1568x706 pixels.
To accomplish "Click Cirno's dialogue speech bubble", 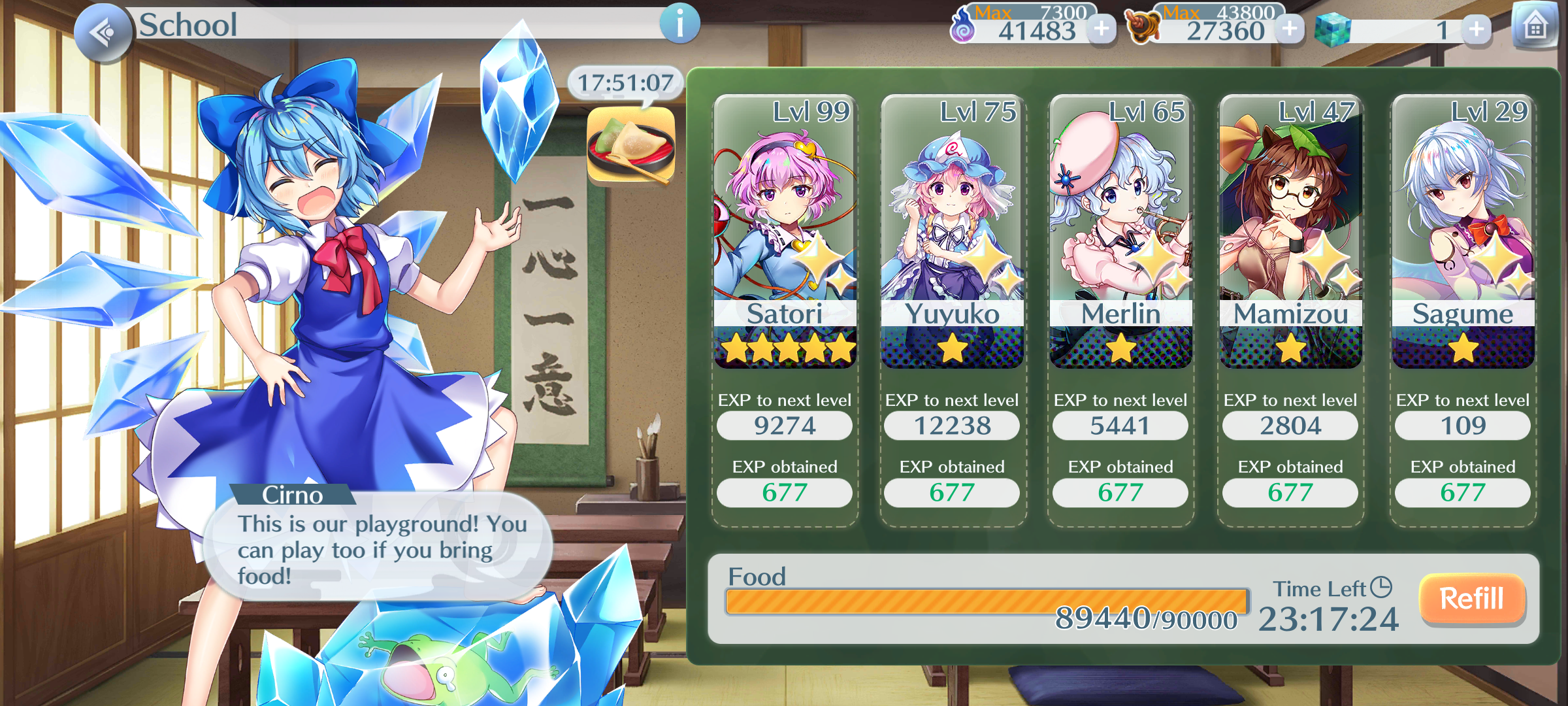I will click(x=379, y=548).
